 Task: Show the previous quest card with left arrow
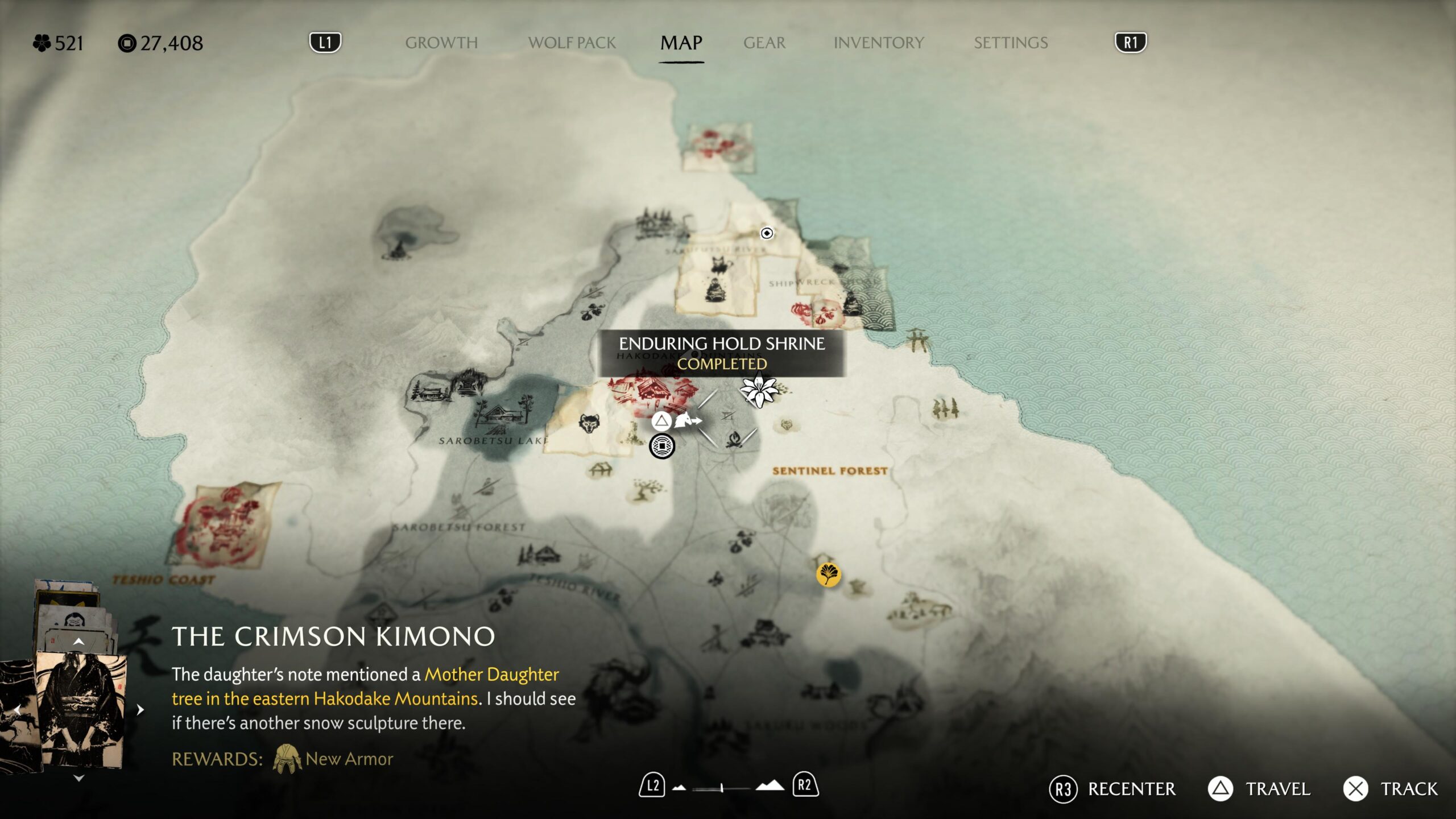pos(17,710)
